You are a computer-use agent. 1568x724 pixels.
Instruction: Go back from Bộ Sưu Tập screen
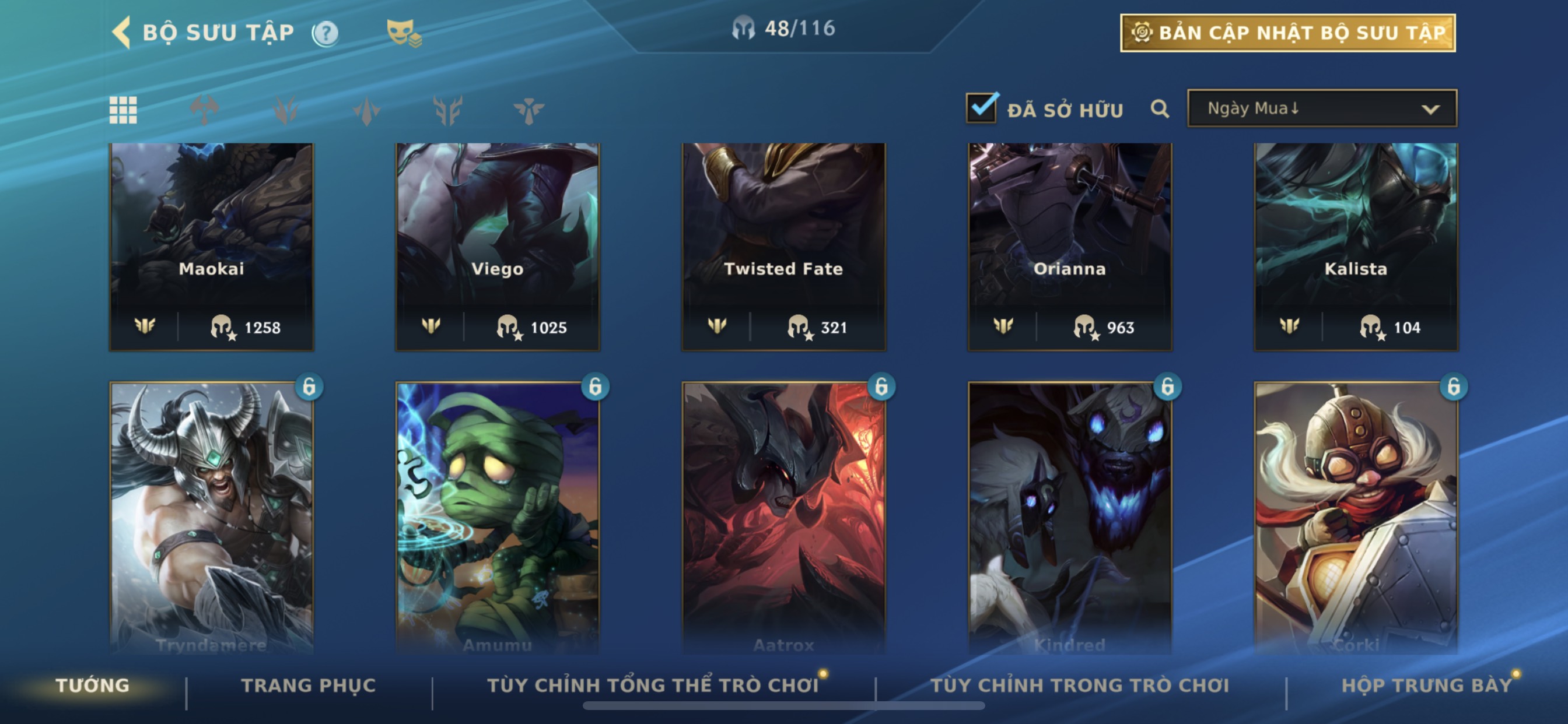(x=123, y=32)
